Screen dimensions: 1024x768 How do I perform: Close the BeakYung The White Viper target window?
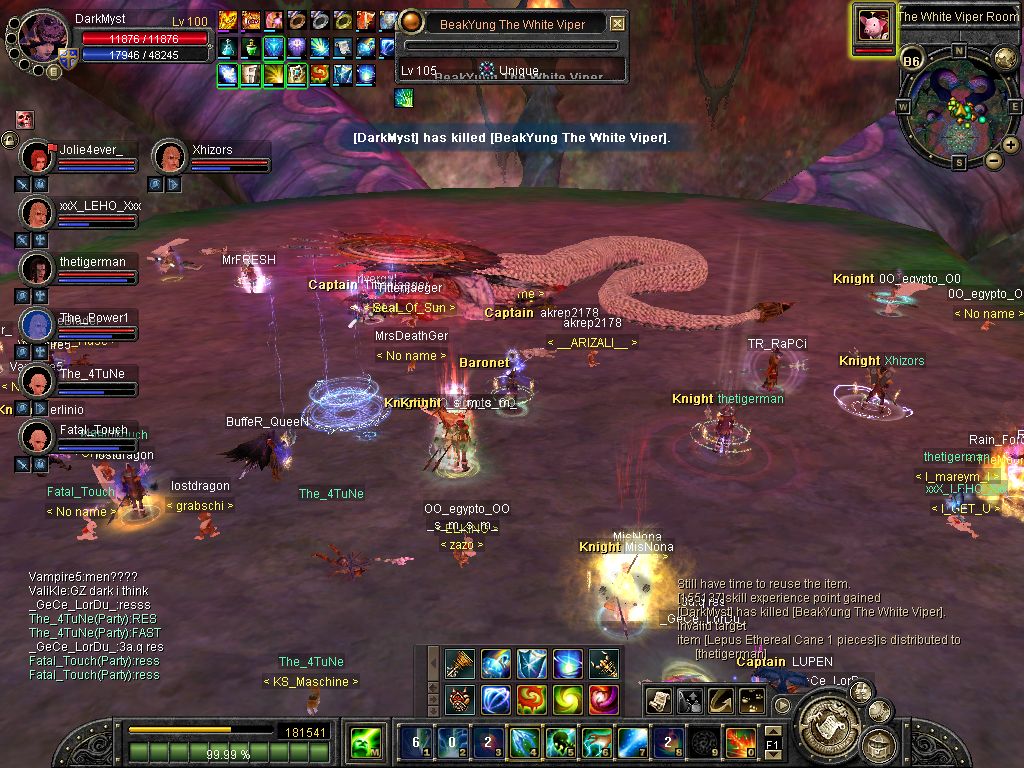click(x=617, y=23)
